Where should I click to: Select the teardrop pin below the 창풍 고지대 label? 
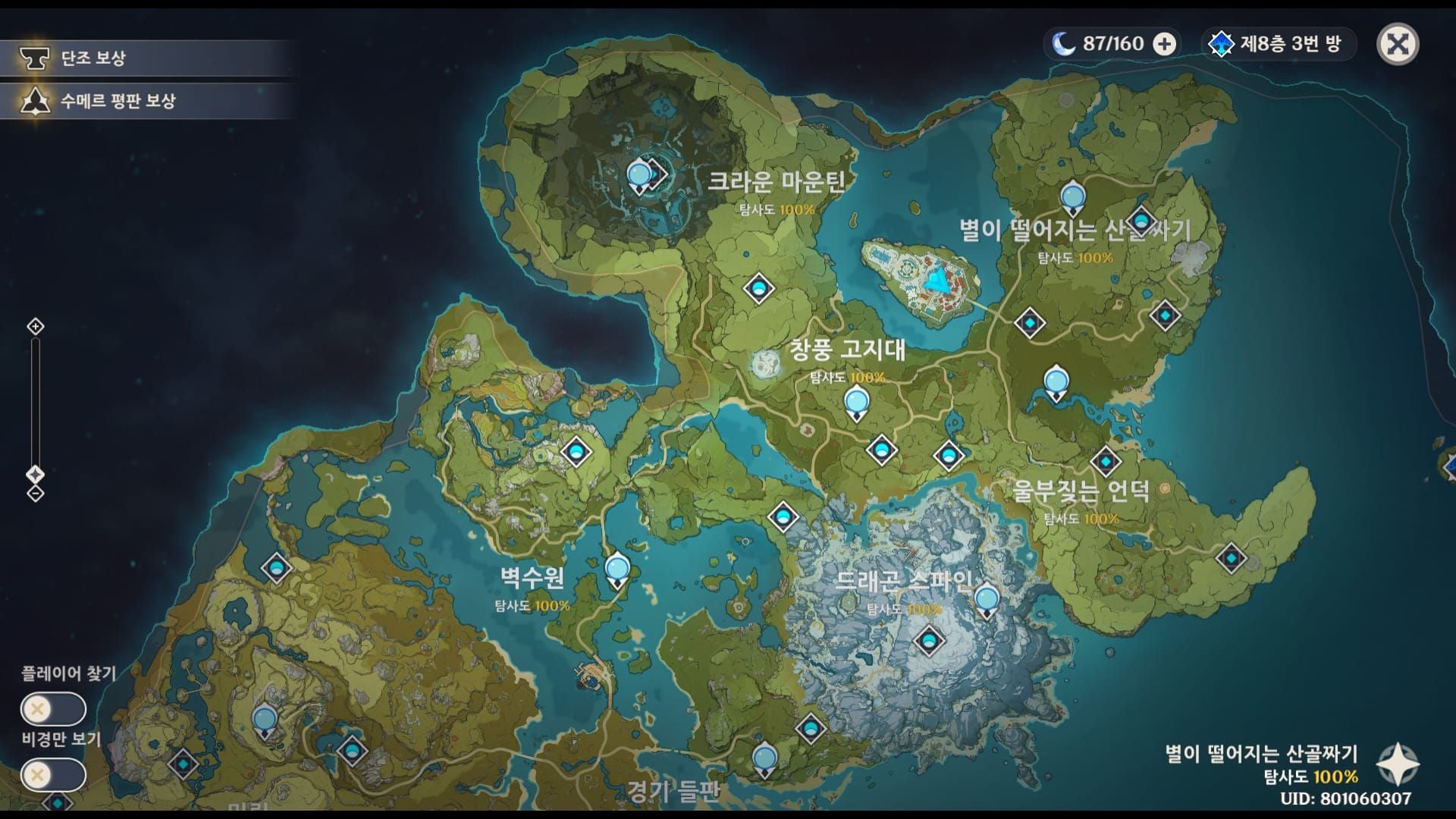click(x=856, y=400)
